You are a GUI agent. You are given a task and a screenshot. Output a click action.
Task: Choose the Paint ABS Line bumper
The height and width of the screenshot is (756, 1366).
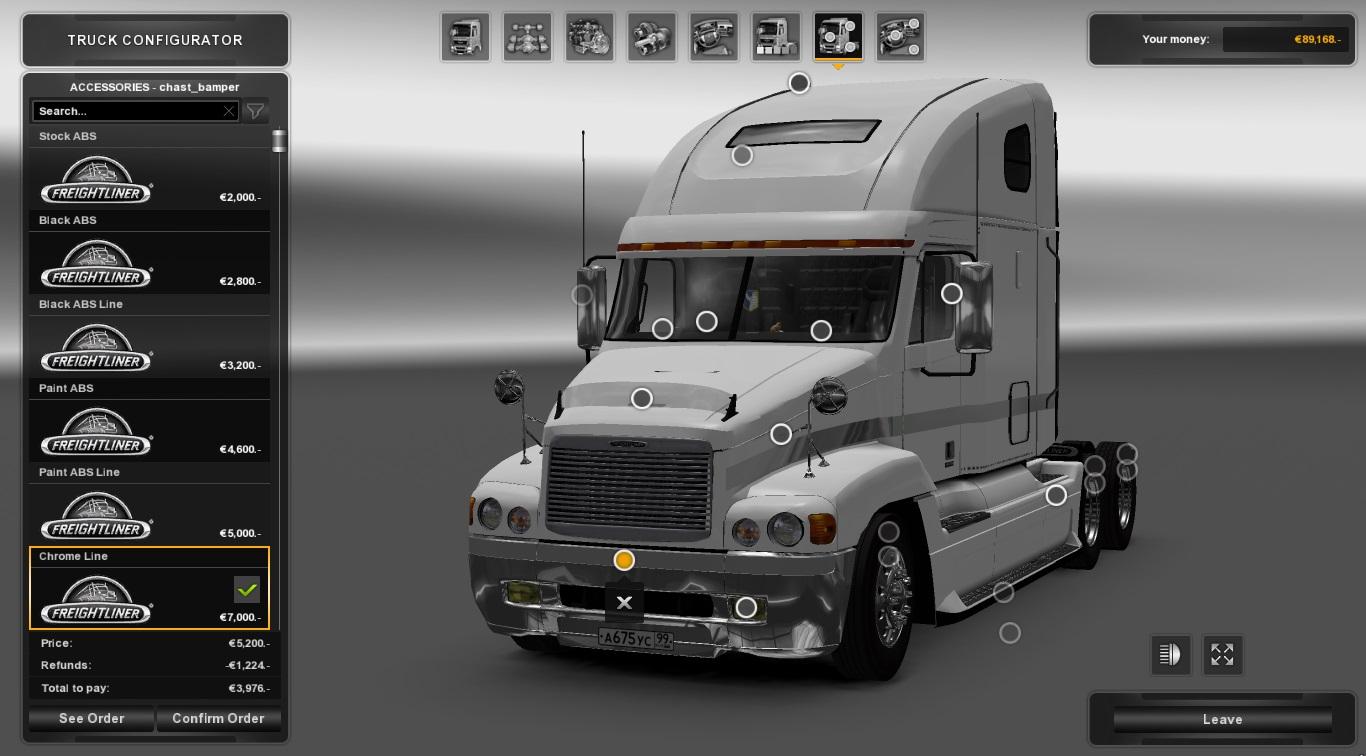coord(149,516)
